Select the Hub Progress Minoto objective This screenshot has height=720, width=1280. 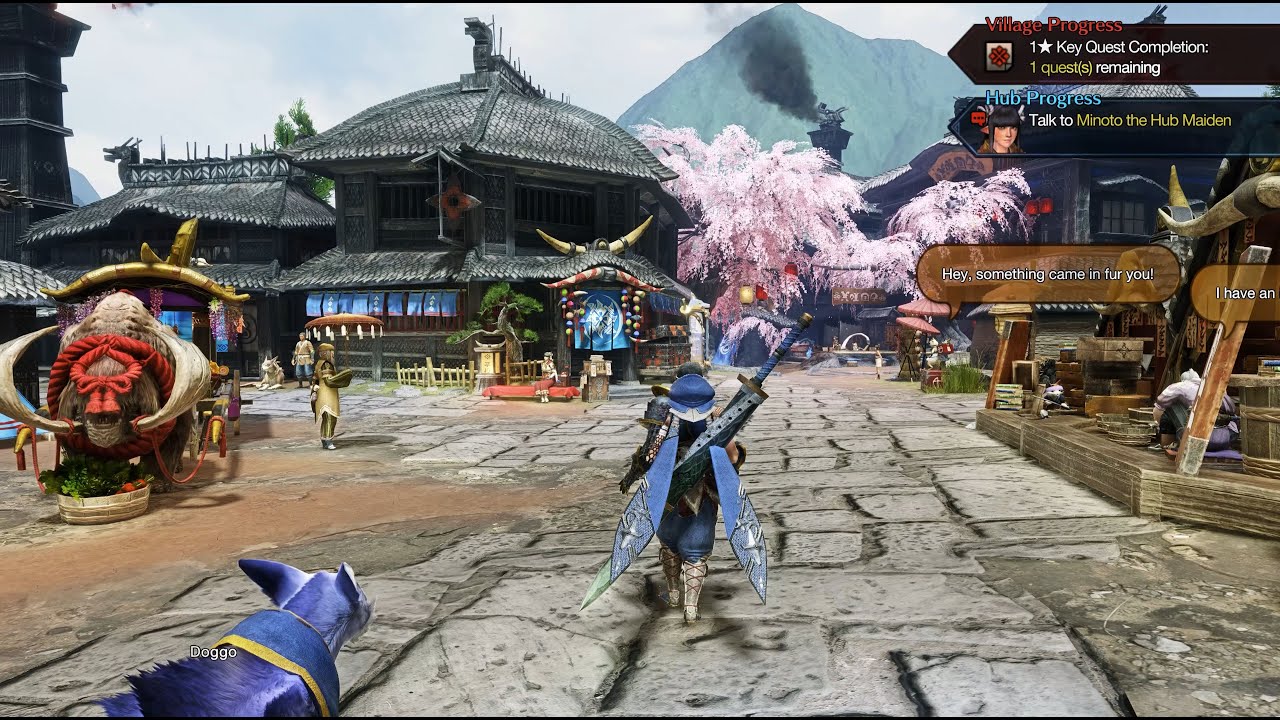coord(1130,121)
